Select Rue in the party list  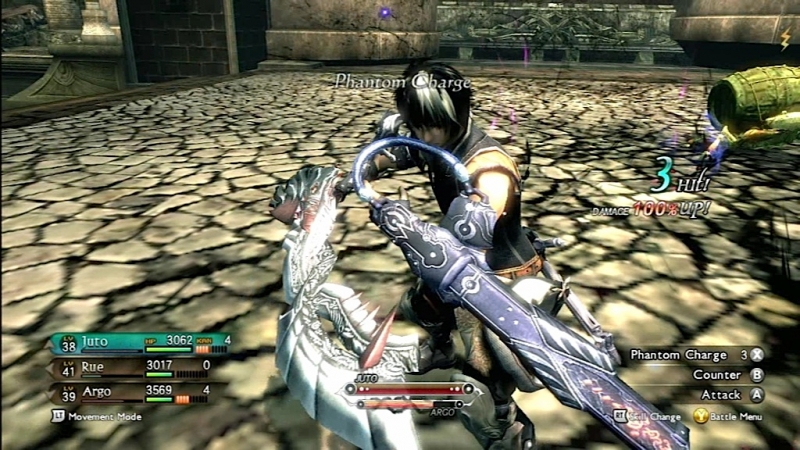point(93,366)
